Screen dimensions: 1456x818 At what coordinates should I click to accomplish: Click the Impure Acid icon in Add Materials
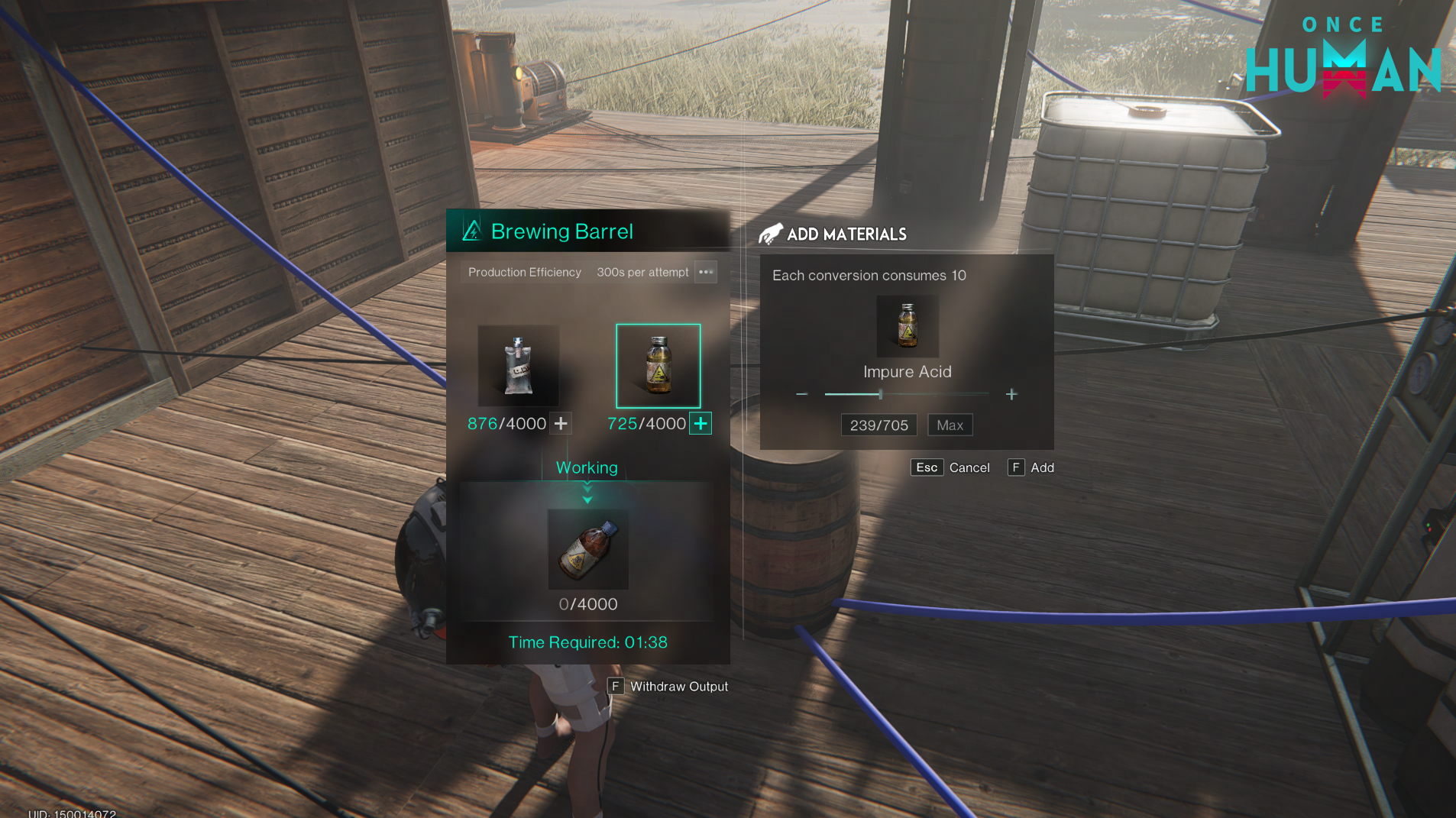click(907, 326)
